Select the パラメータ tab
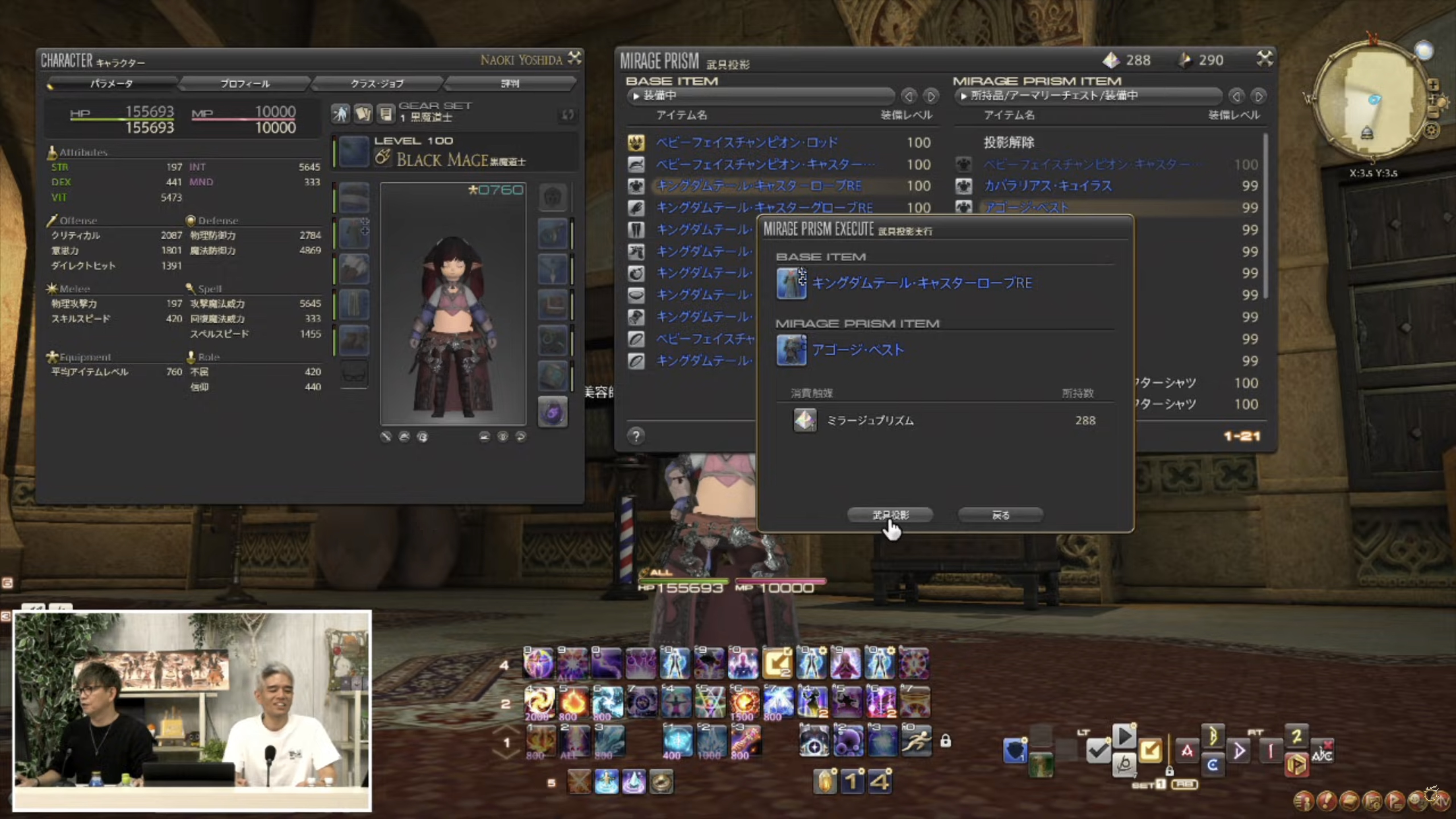The width and height of the screenshot is (1456, 819). 112,84
